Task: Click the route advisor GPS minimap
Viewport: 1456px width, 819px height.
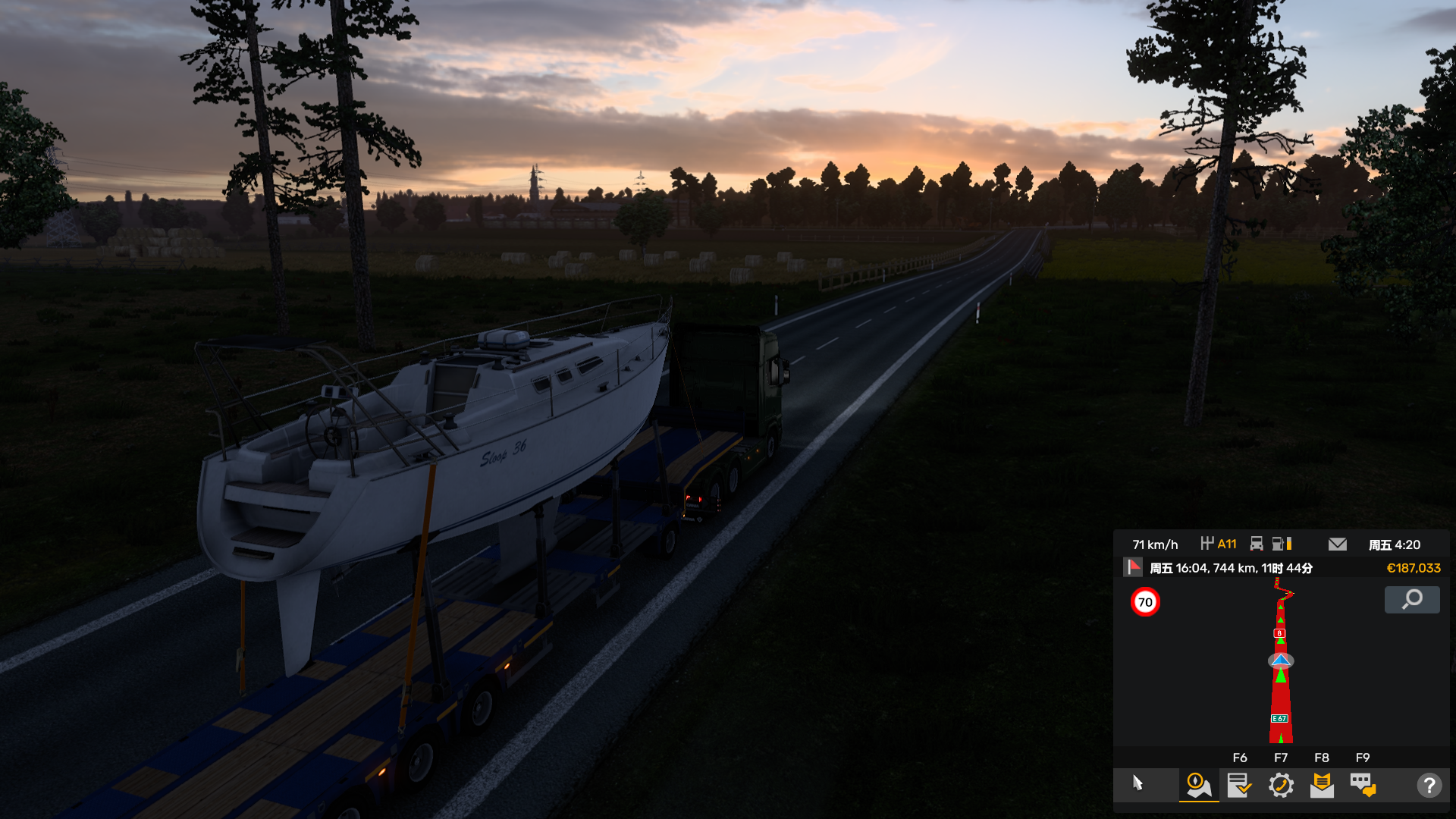Action: (1281, 661)
